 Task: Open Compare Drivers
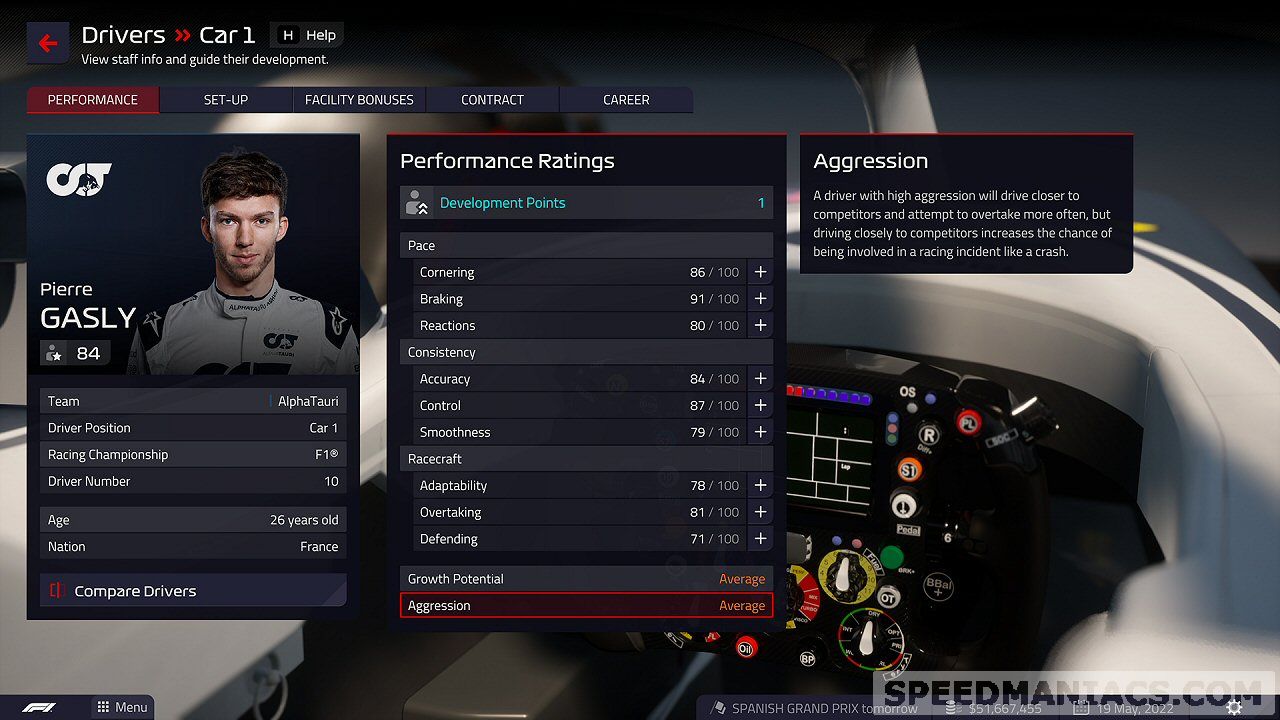pos(193,591)
